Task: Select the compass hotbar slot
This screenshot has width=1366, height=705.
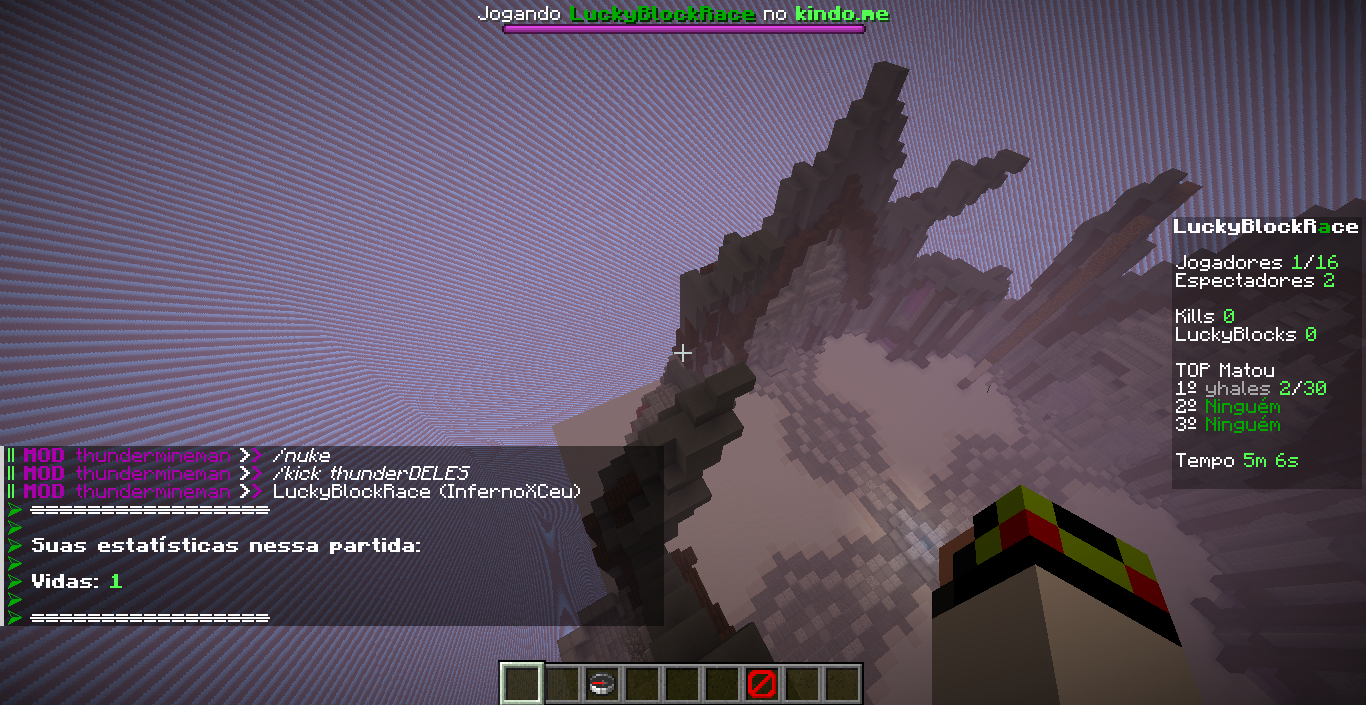Action: (601, 684)
